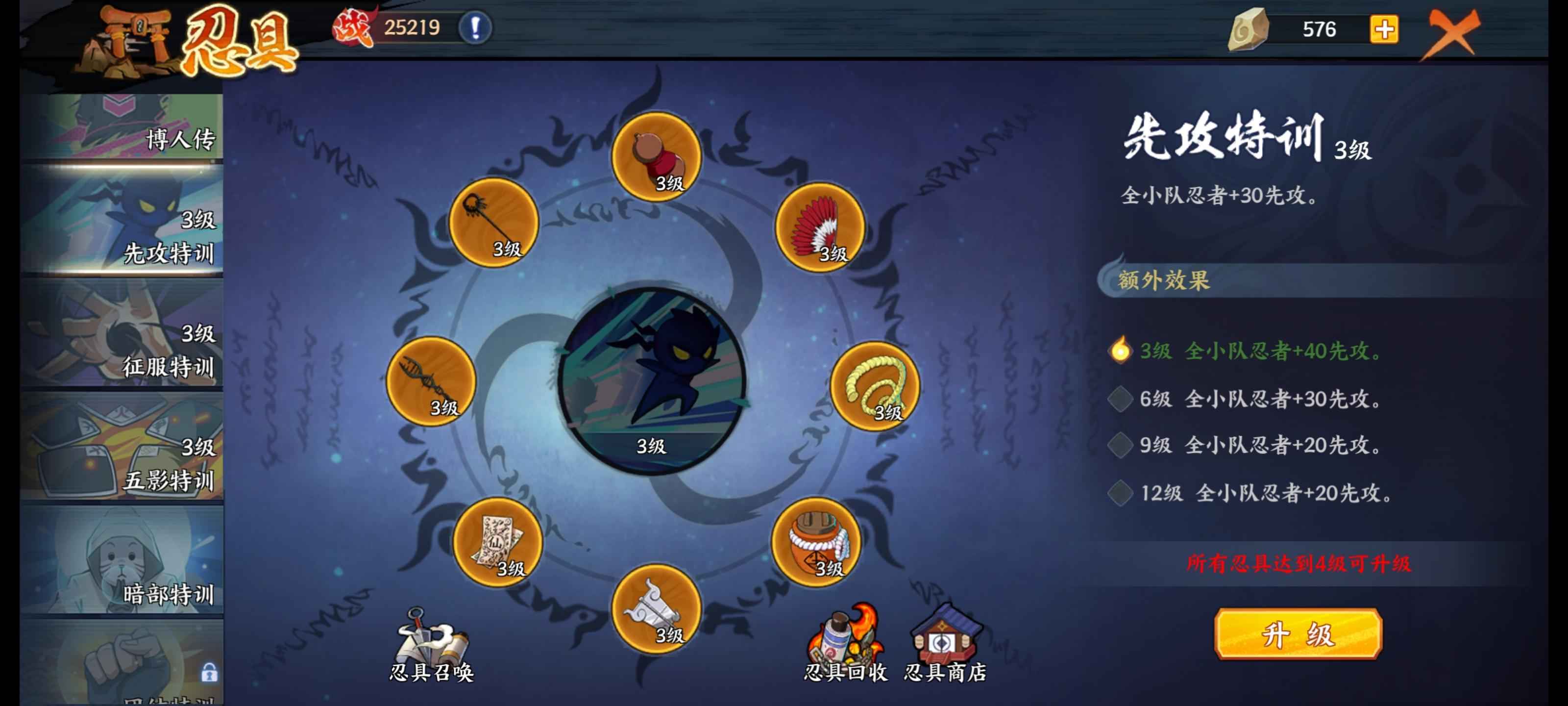Switch to the 博人传 tab
The height and width of the screenshot is (706, 1568).
[x=122, y=126]
